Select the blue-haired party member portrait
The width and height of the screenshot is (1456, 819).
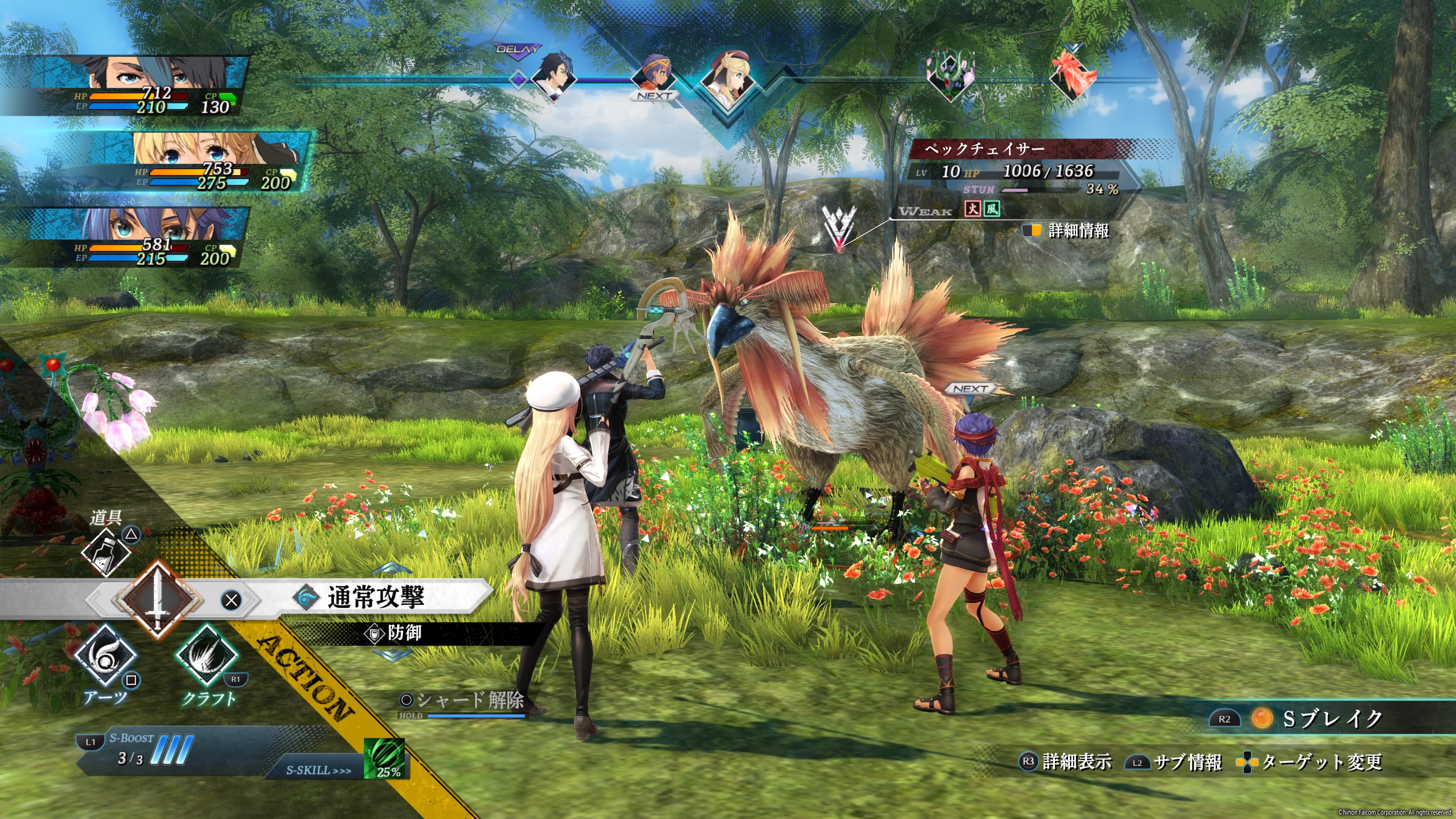tap(152, 237)
